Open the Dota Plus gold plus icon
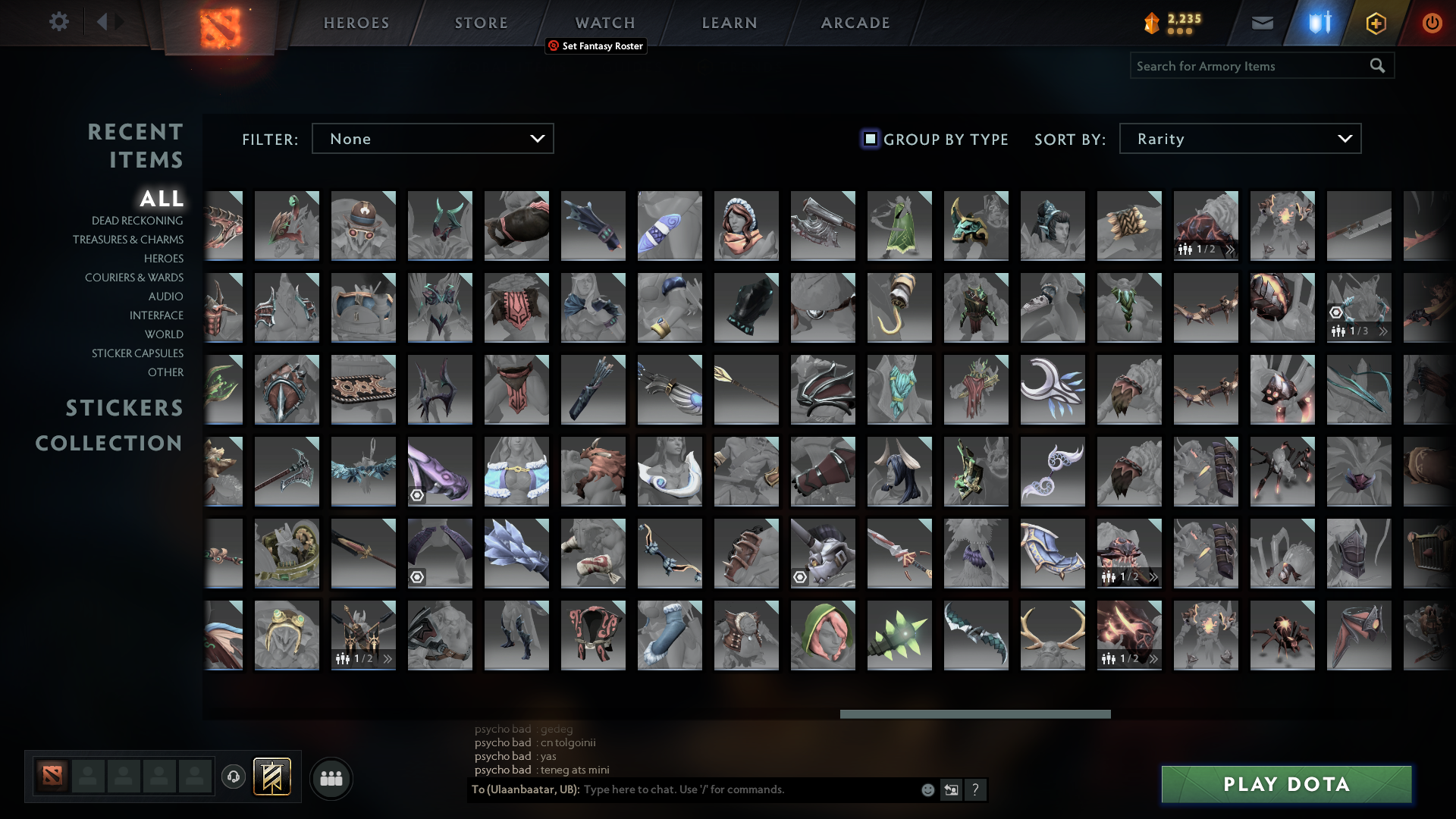The image size is (1456, 819). [1376, 23]
